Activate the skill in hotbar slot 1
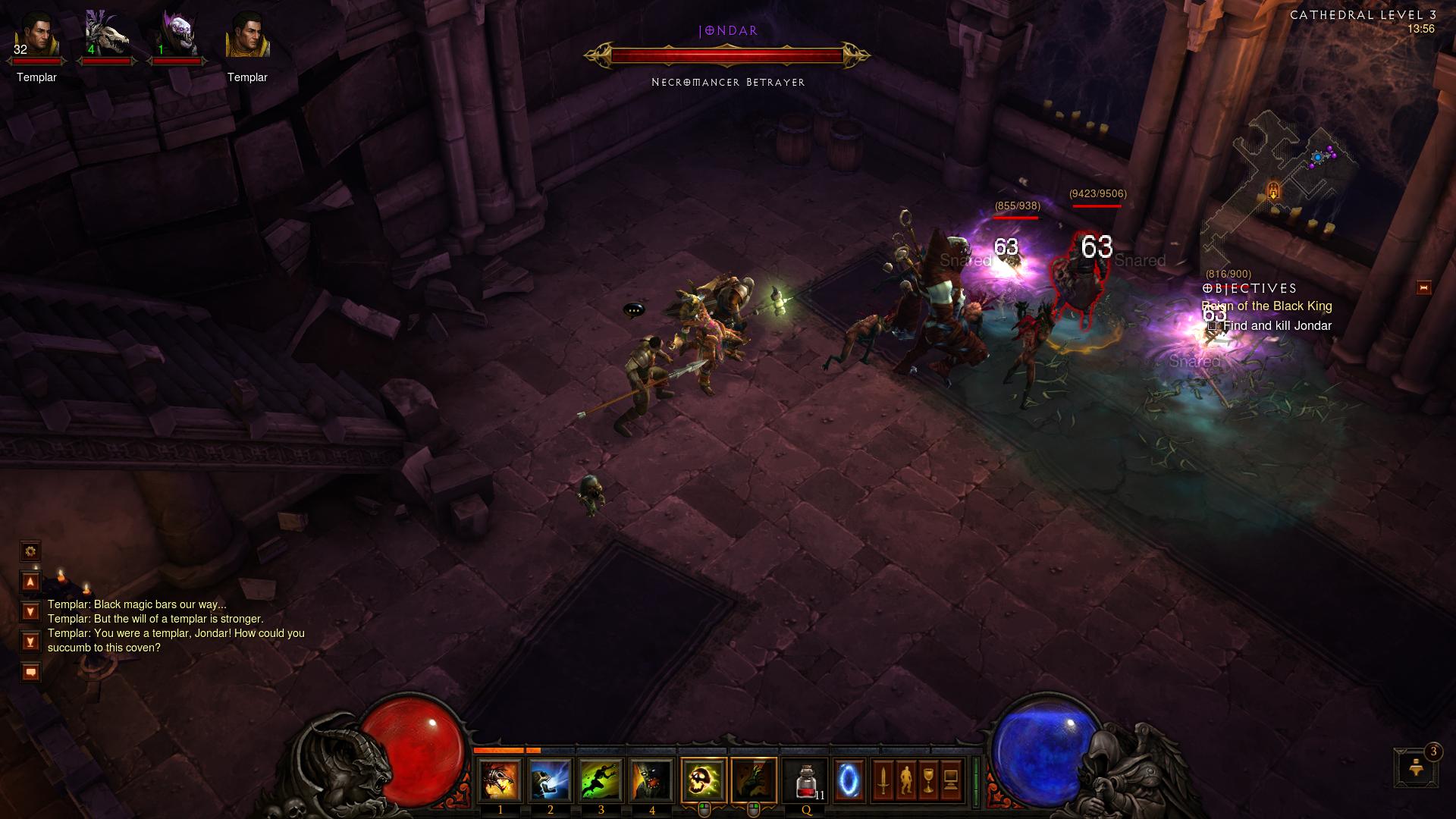 [x=500, y=780]
